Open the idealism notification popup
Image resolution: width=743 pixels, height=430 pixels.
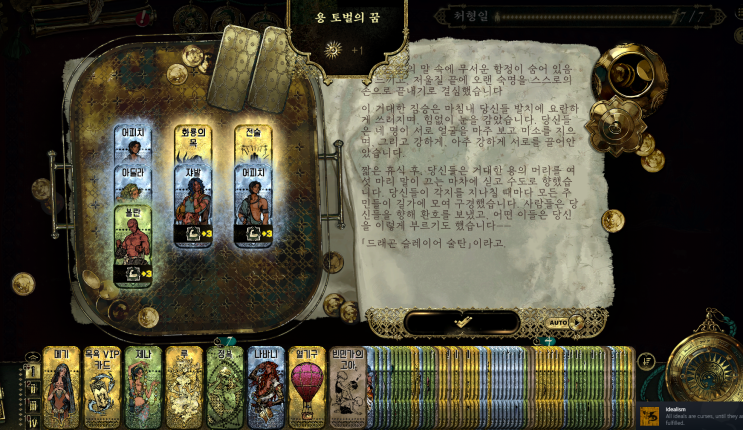(x=690, y=415)
